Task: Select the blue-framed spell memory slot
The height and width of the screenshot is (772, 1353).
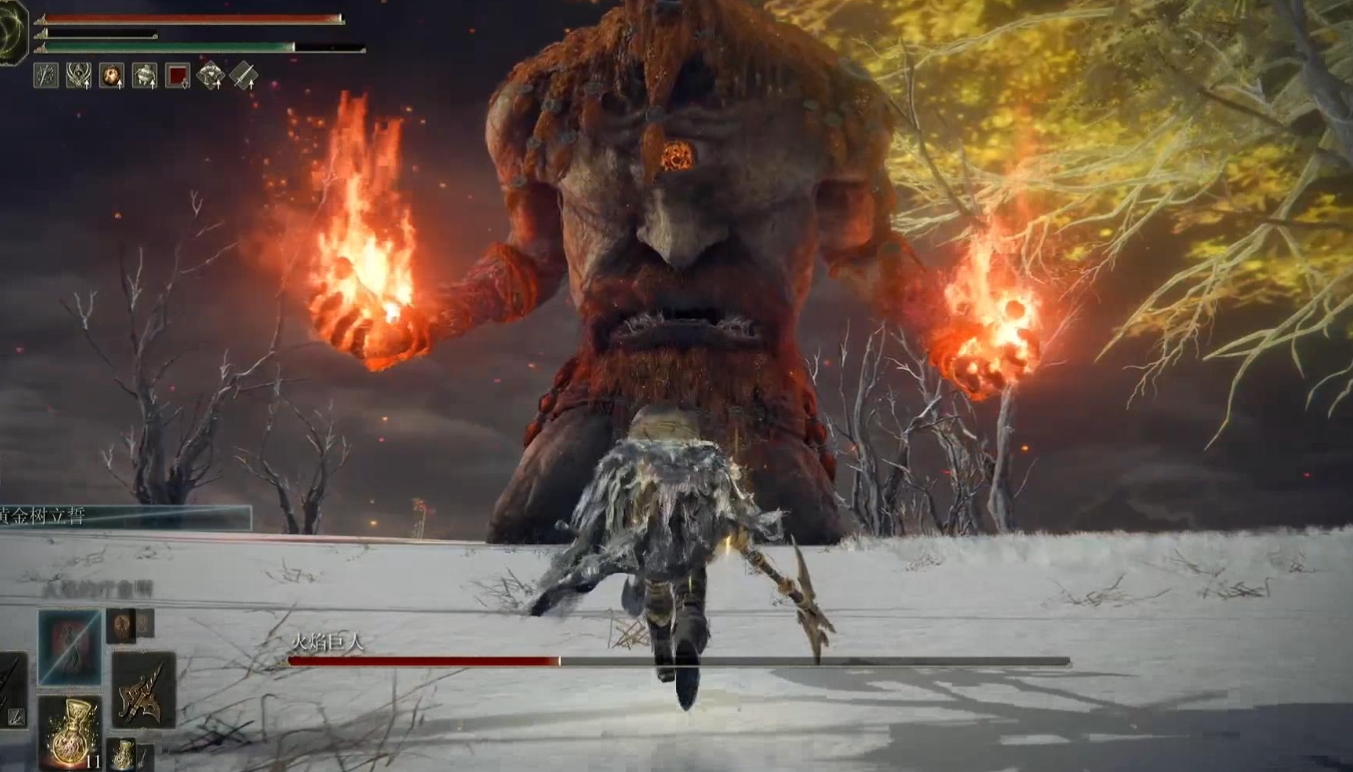Action: tap(69, 646)
